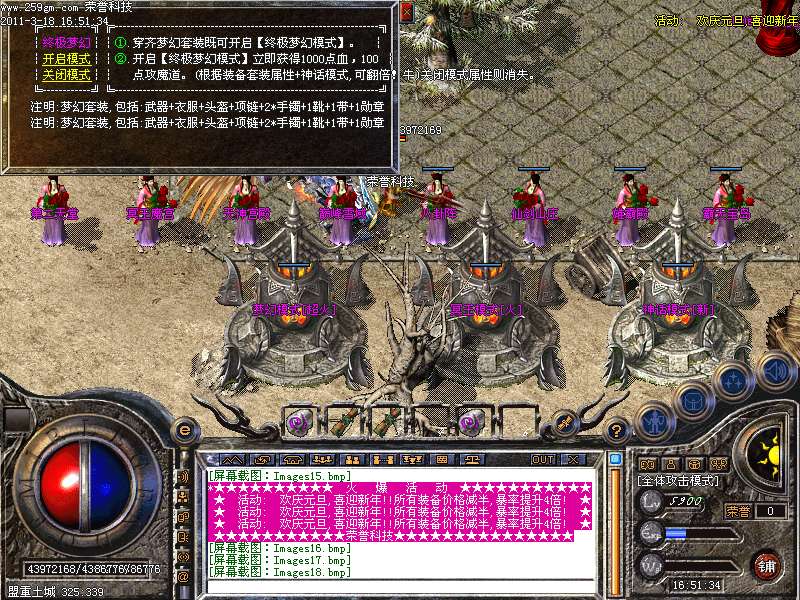Choose the 关闭模式 dialogue option
The image size is (800, 600).
coord(66,75)
